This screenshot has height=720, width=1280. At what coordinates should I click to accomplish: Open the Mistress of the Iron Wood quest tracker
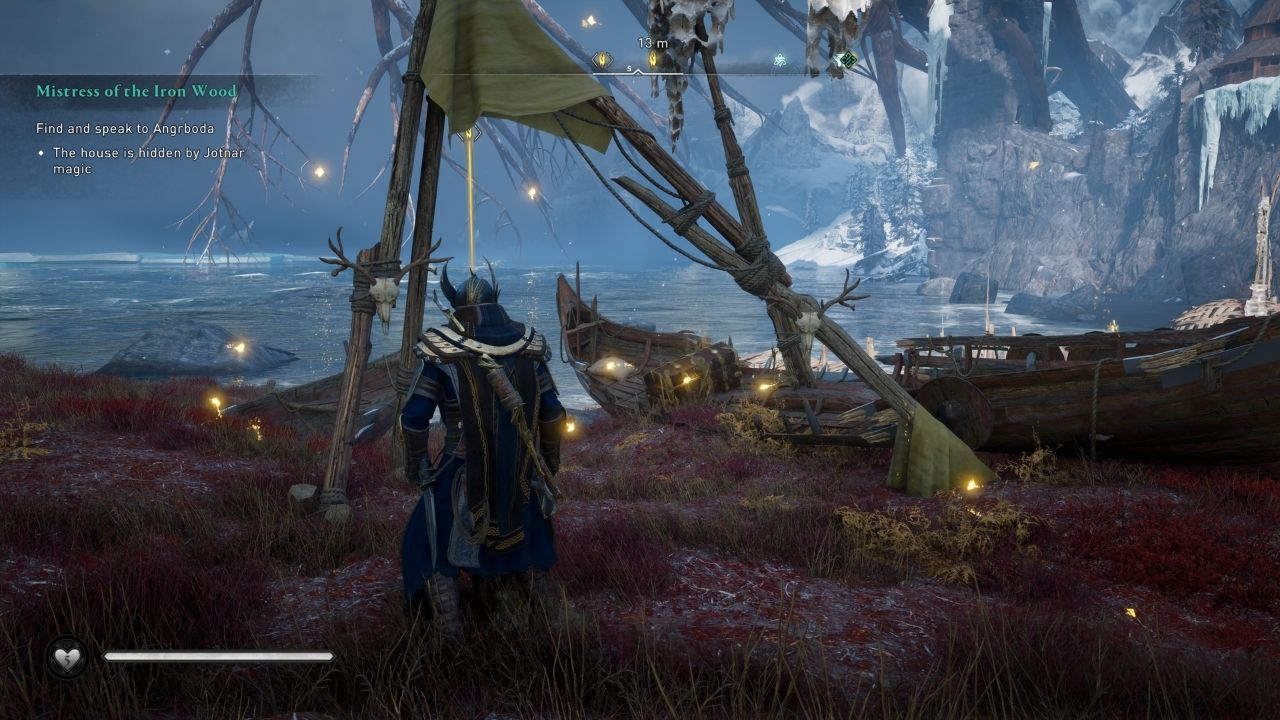coord(137,91)
